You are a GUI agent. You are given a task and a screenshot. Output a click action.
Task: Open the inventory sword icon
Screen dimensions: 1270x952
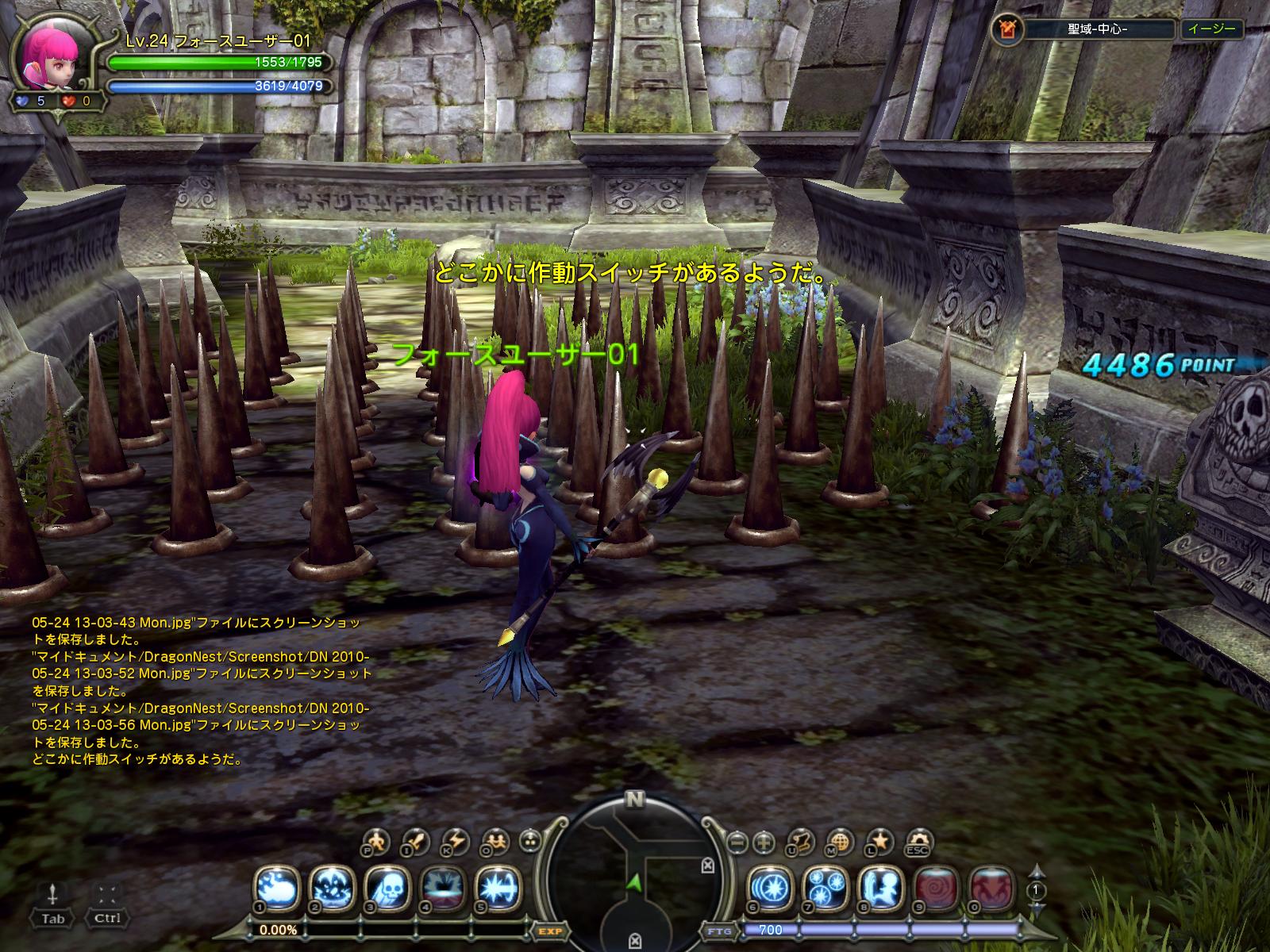[414, 841]
